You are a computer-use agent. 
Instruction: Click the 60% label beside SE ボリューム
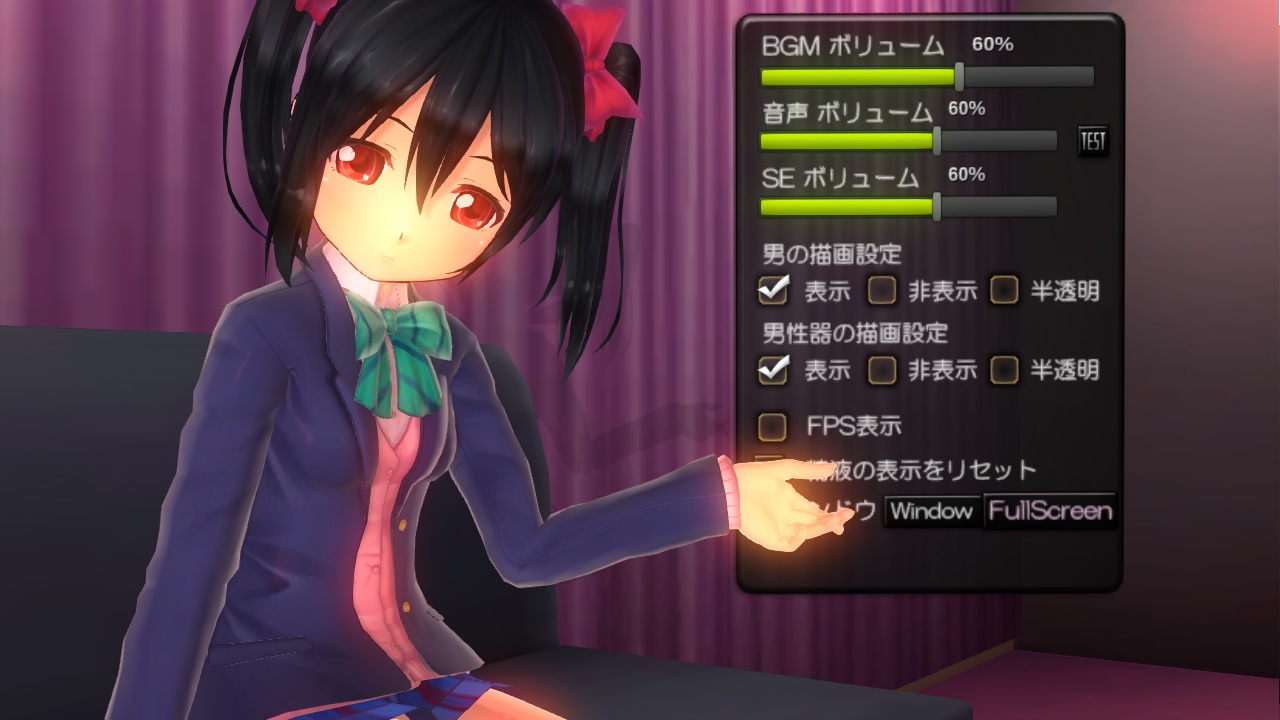click(967, 176)
